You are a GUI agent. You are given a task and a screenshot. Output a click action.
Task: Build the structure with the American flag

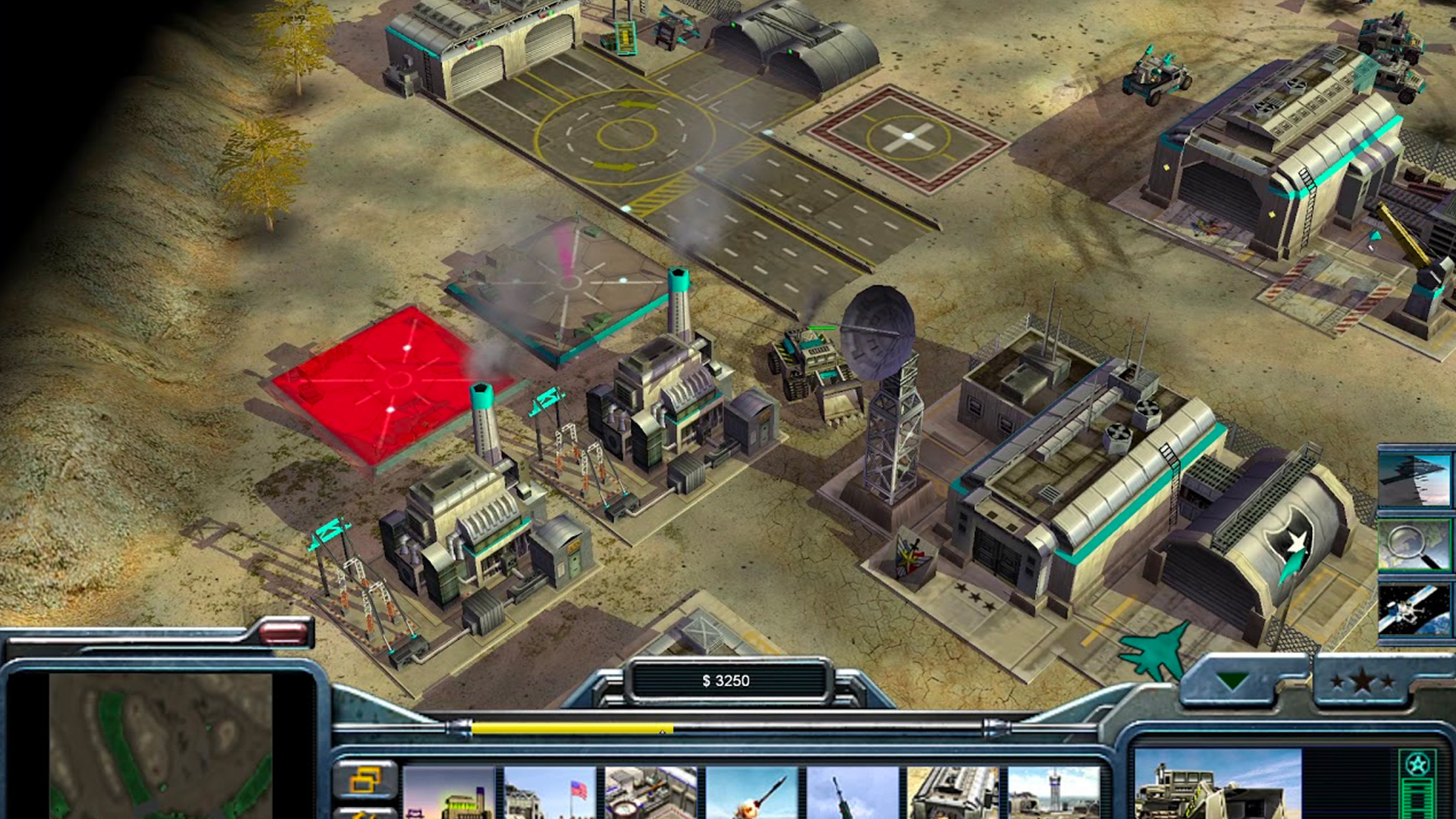[x=550, y=793]
